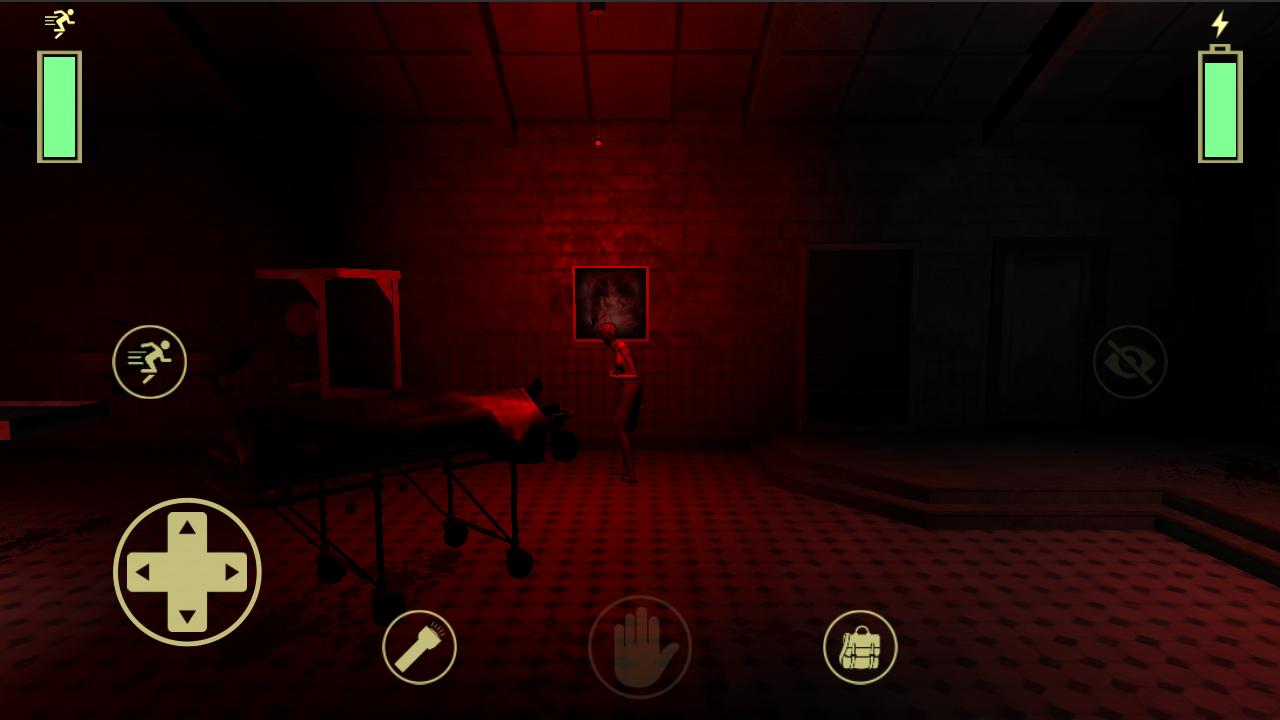Screen dimensions: 1280x720
Task: Click the green stamina gauge
Action: pos(57,105)
